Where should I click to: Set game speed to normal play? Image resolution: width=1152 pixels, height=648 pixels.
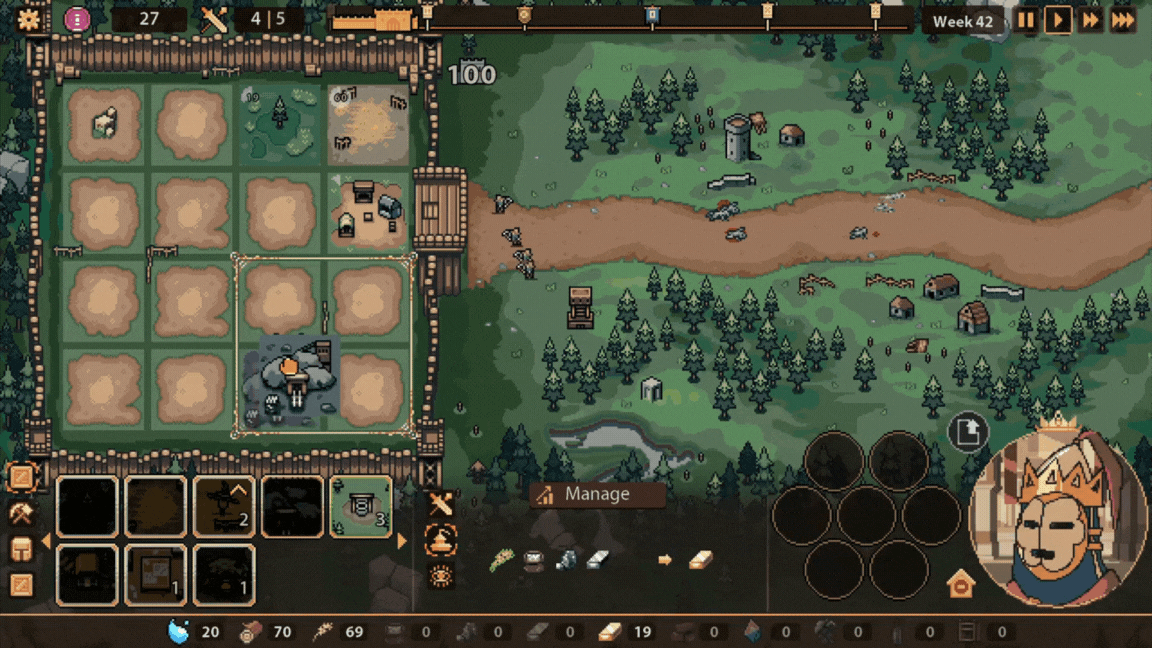(1058, 20)
